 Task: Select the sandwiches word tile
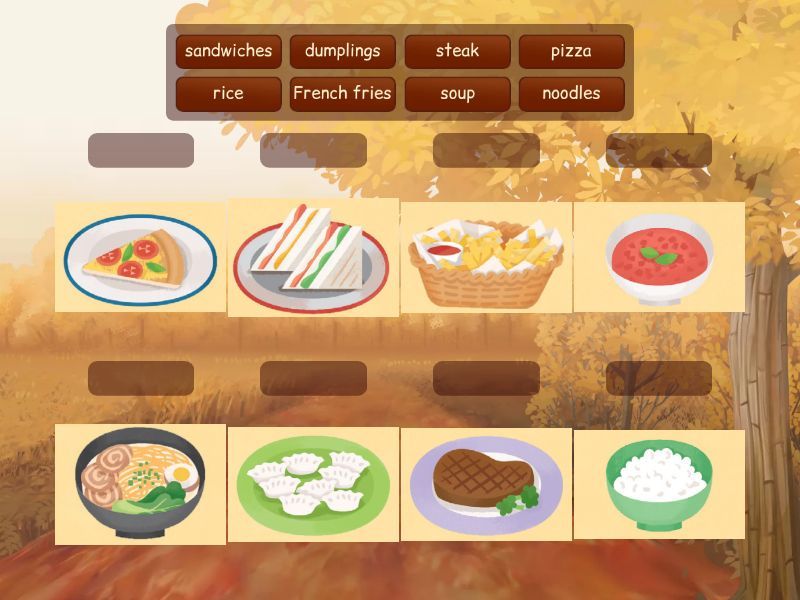[228, 51]
